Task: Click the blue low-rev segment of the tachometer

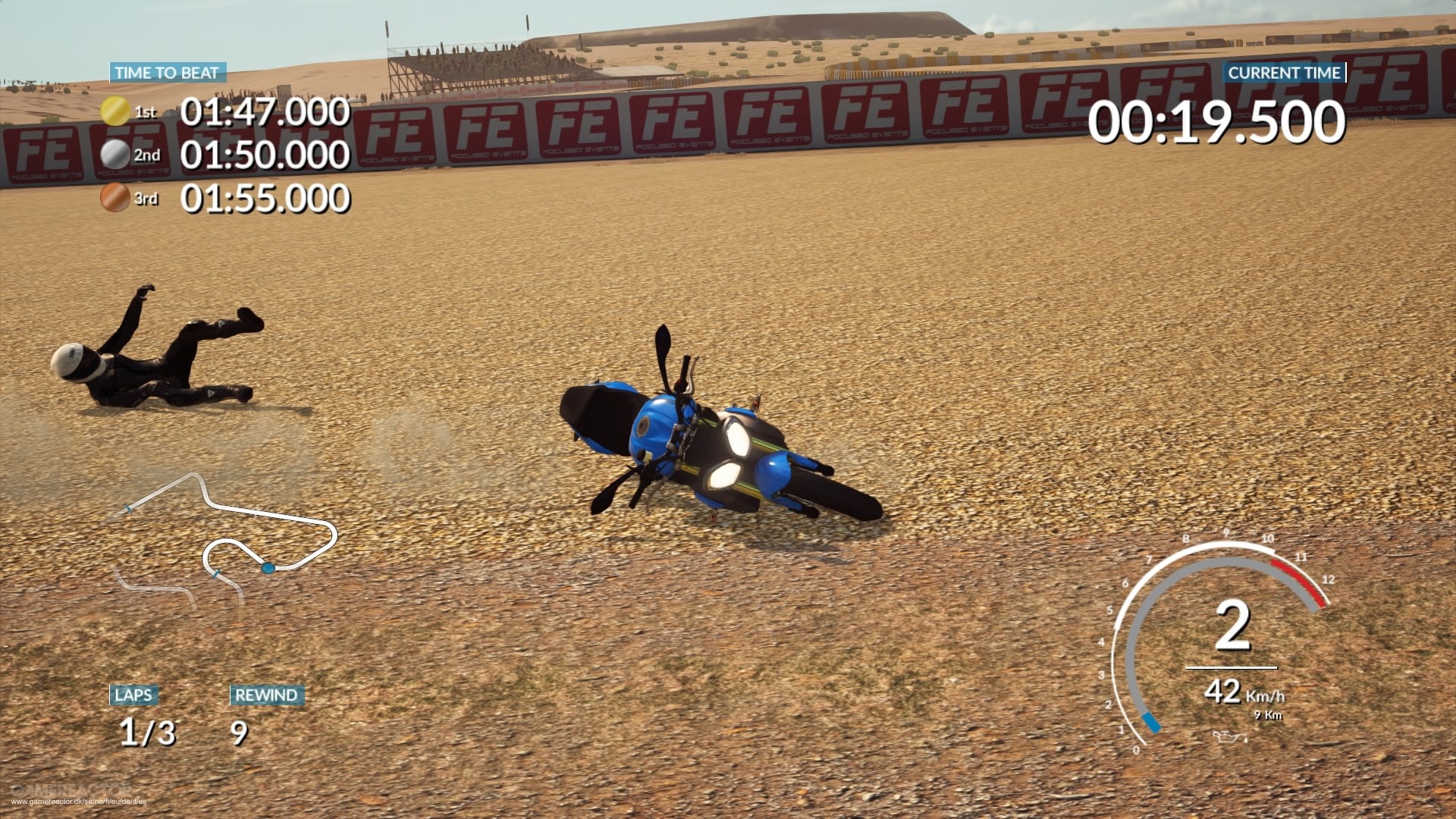Action: [1150, 723]
